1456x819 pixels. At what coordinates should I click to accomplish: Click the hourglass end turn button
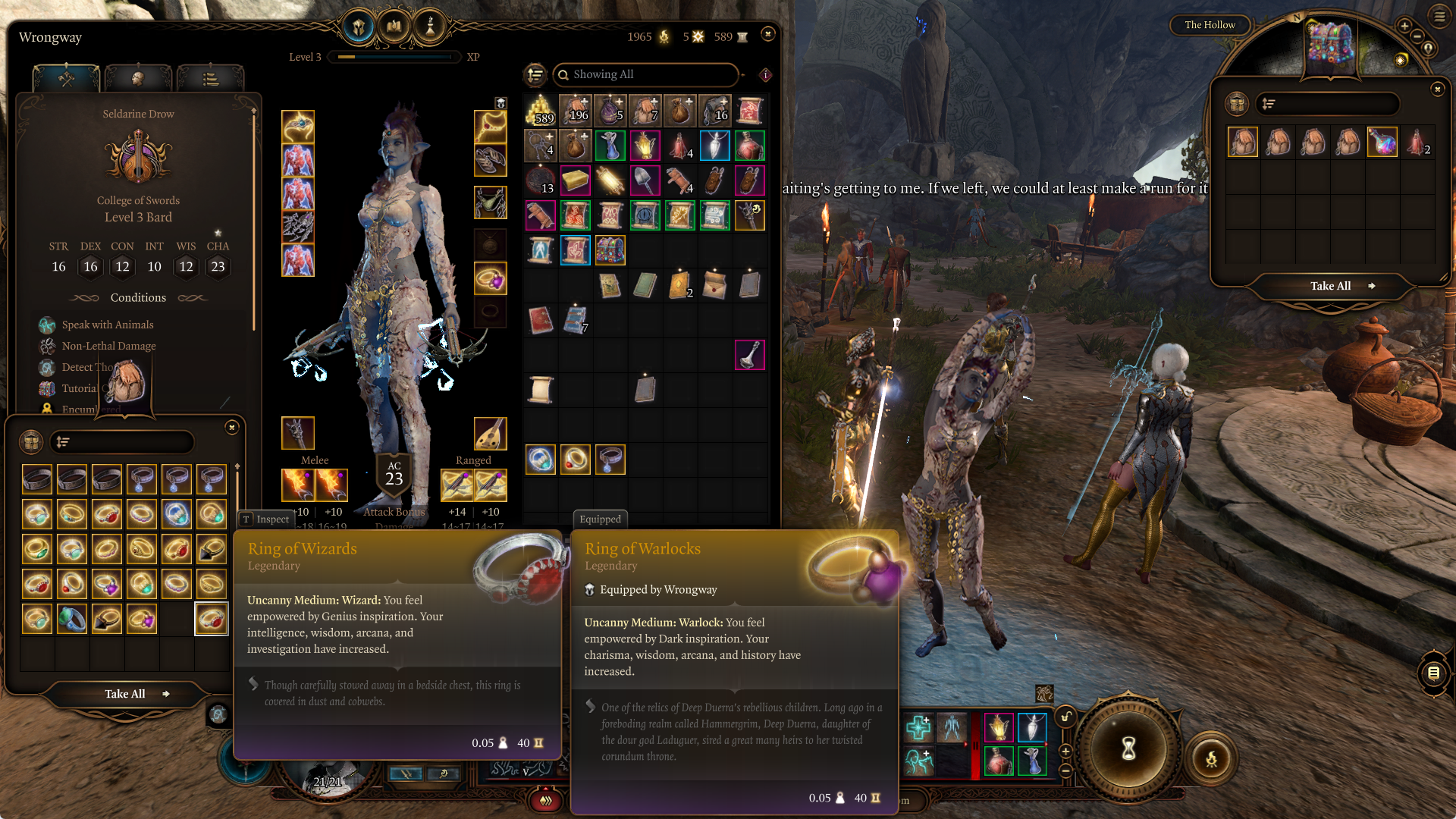(1128, 748)
